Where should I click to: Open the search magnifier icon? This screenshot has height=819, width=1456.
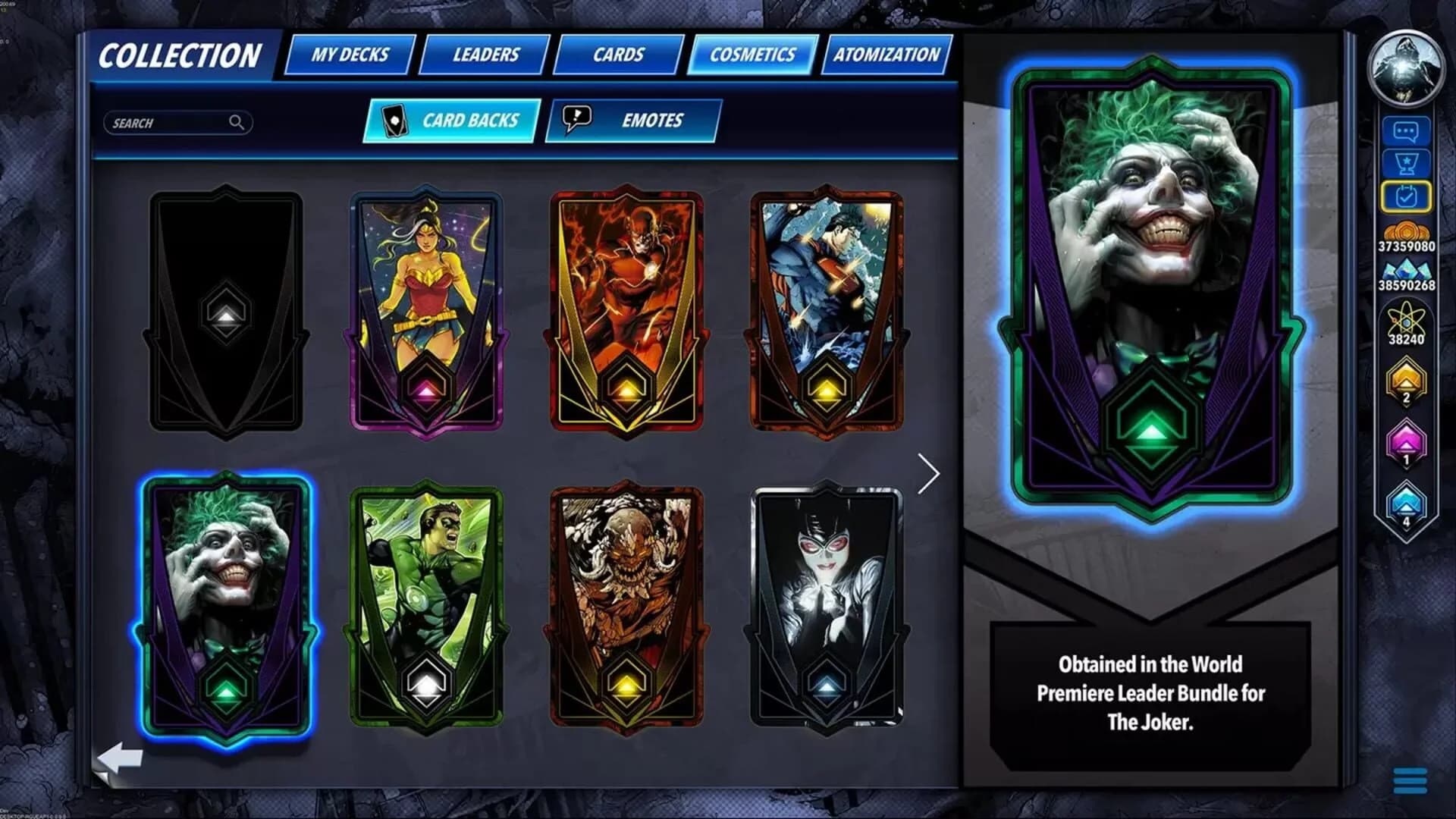pyautogui.click(x=237, y=123)
